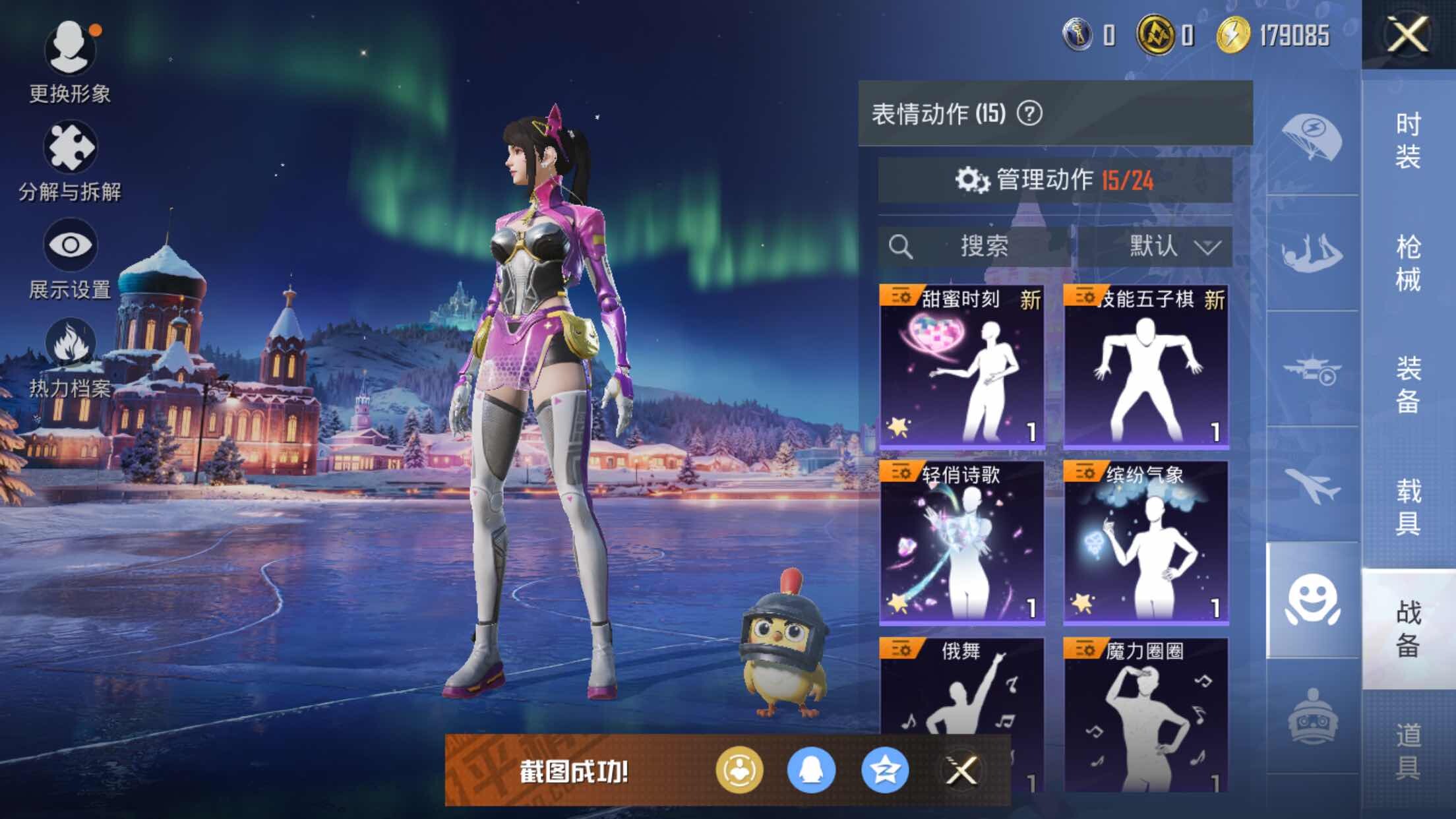Switch to the 时装 outfit tab
Viewport: 1456px width, 819px height.
click(x=1408, y=140)
